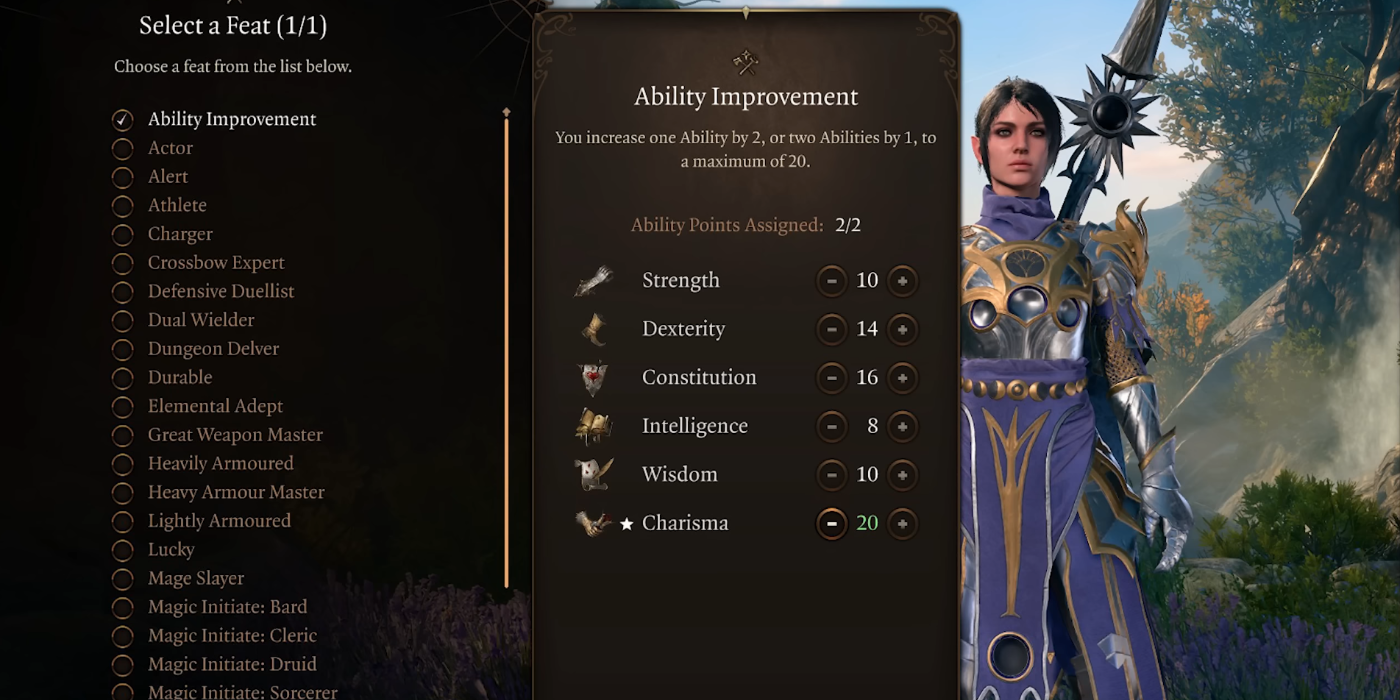Click the feat list scrollbar
The width and height of the screenshot is (1400, 700).
(506, 350)
